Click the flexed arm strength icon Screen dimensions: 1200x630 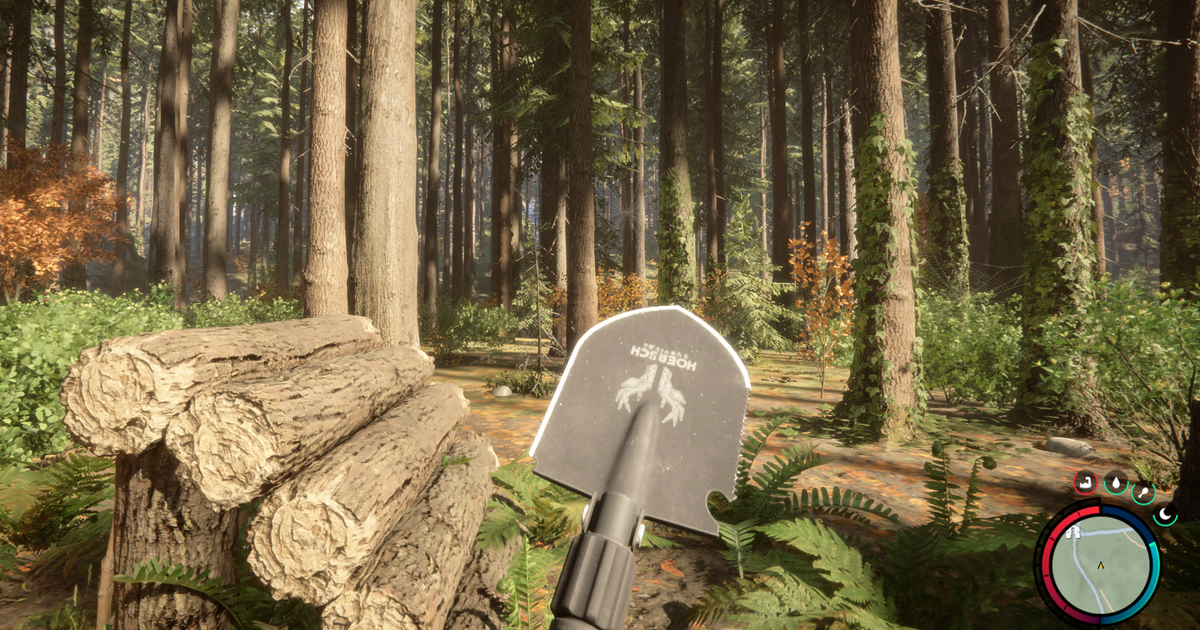coord(1085,483)
